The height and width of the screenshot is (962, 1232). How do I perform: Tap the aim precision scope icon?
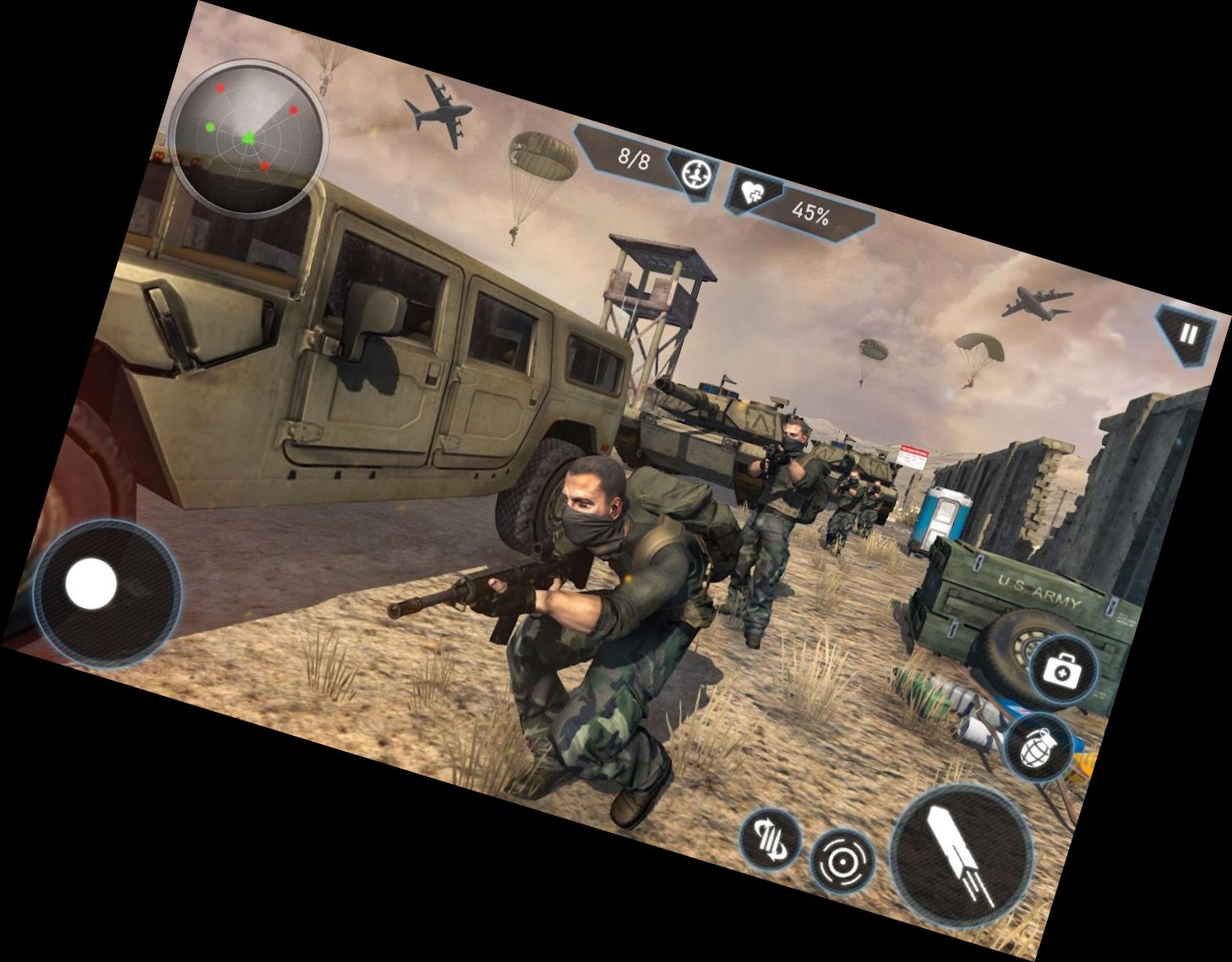click(x=845, y=863)
